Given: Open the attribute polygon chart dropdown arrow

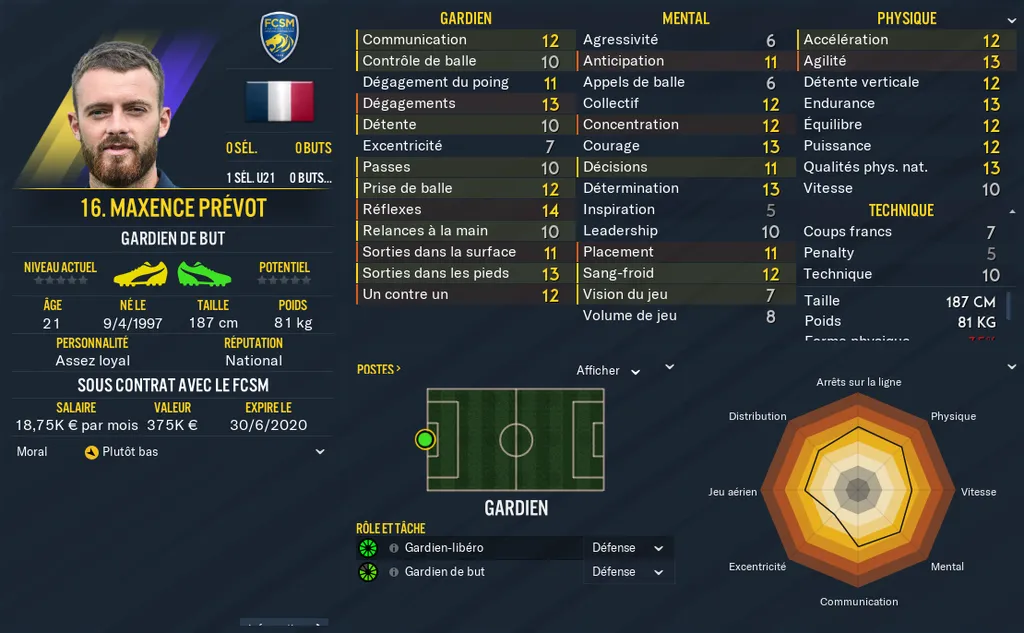Looking at the screenshot, I should [x=1010, y=367].
